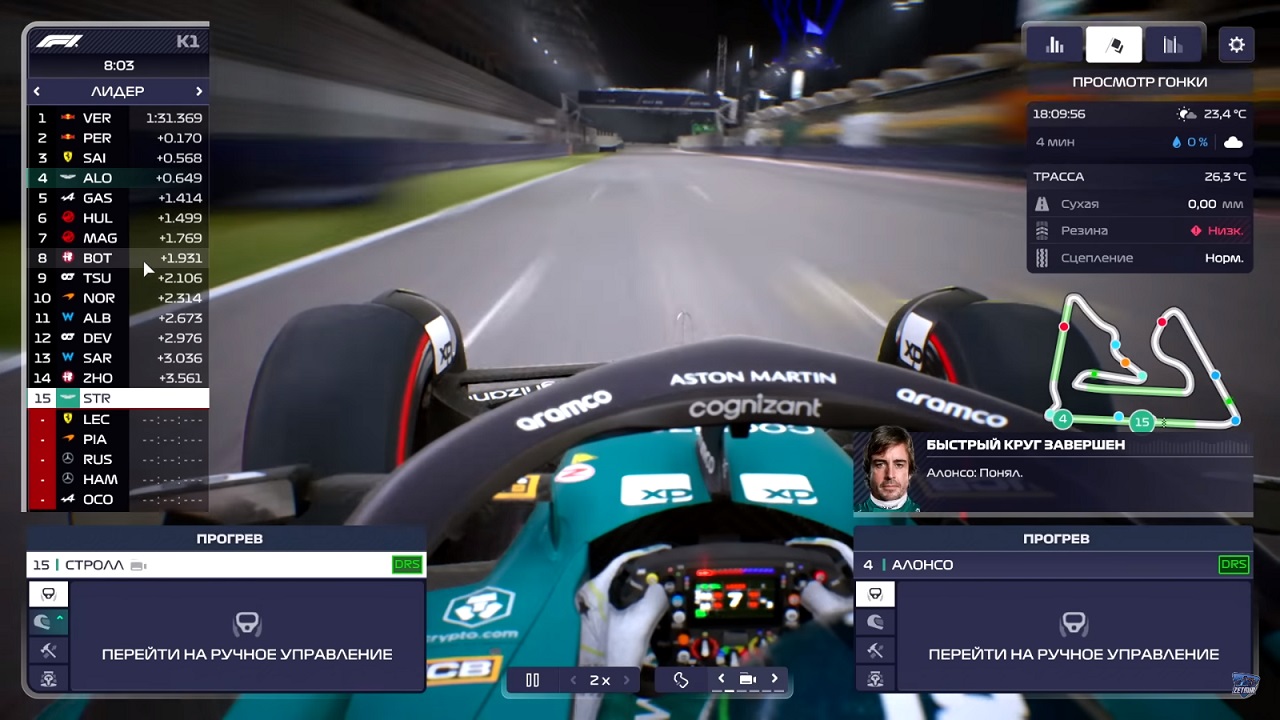
Task: Click right chevron to switch camera view
Action: coord(774,679)
